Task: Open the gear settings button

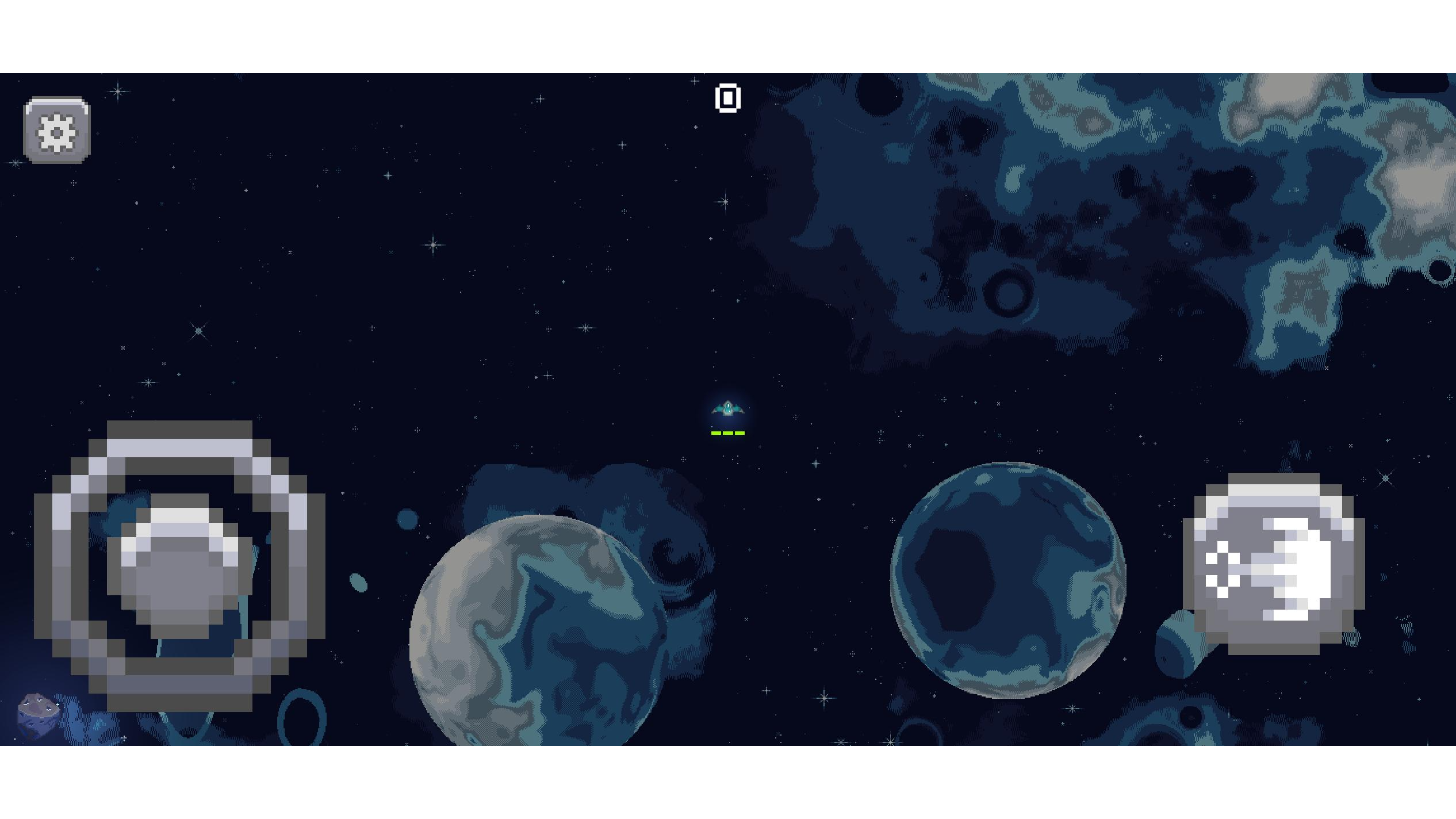Action: (57, 131)
